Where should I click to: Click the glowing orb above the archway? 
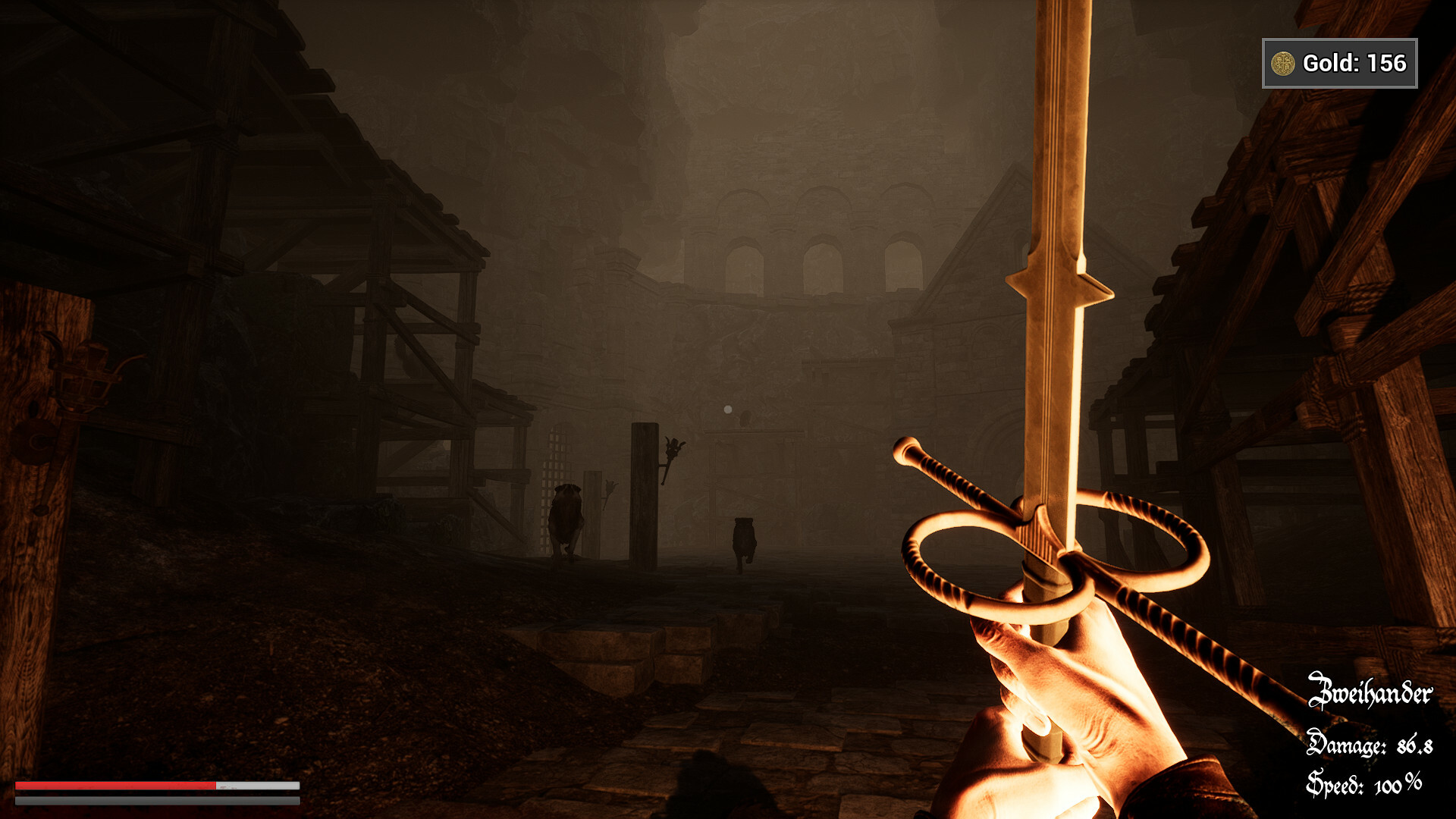727,409
